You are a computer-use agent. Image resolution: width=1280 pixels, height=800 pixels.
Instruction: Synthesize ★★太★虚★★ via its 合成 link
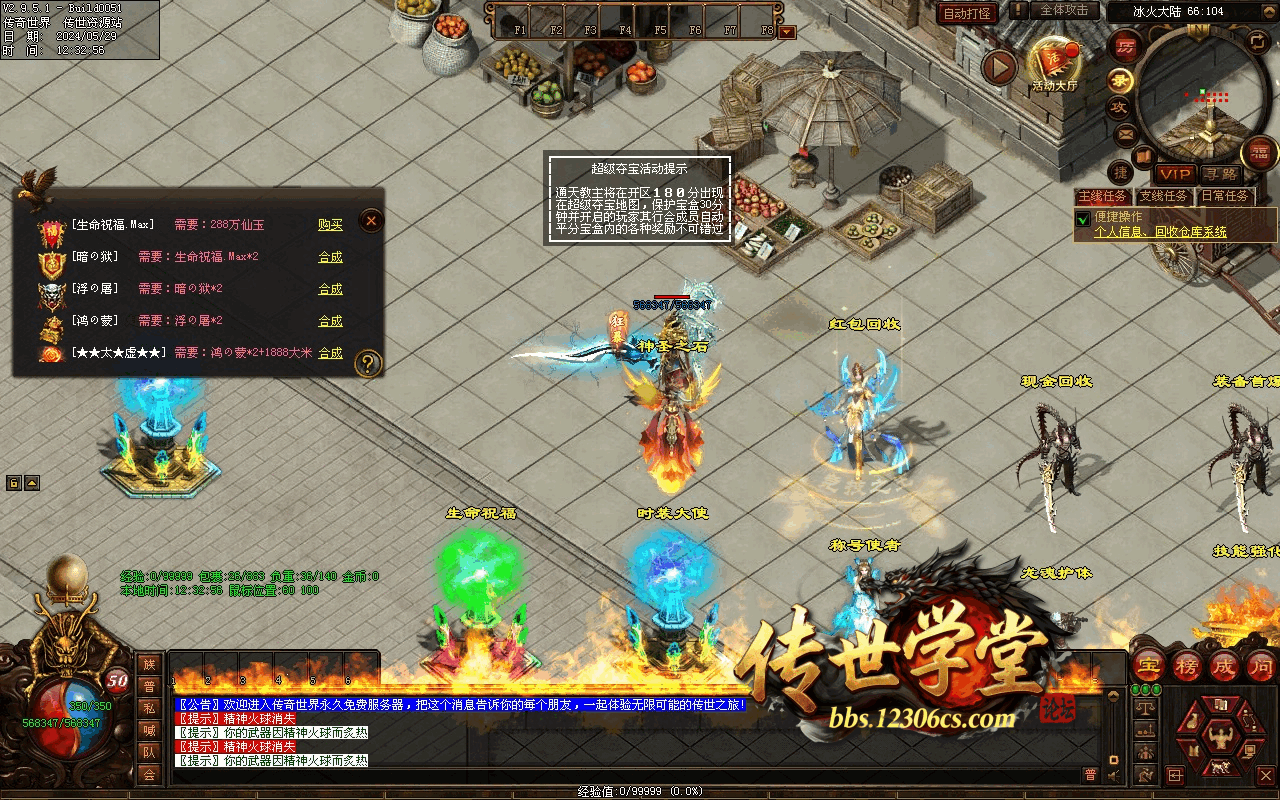tap(330, 353)
